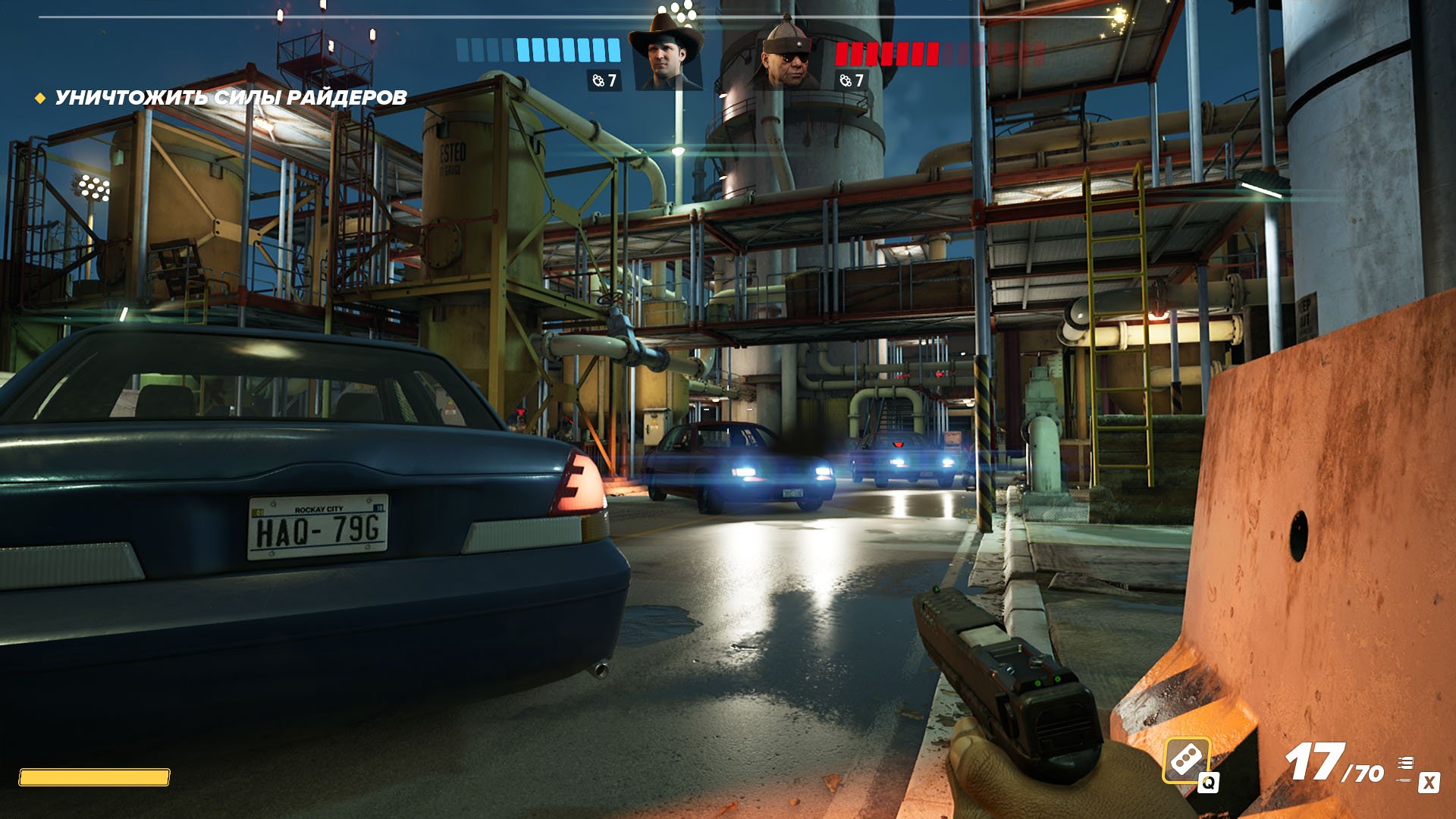The image size is (1456, 819).
Task: Select the raiders objective tracker text
Action: point(231,98)
